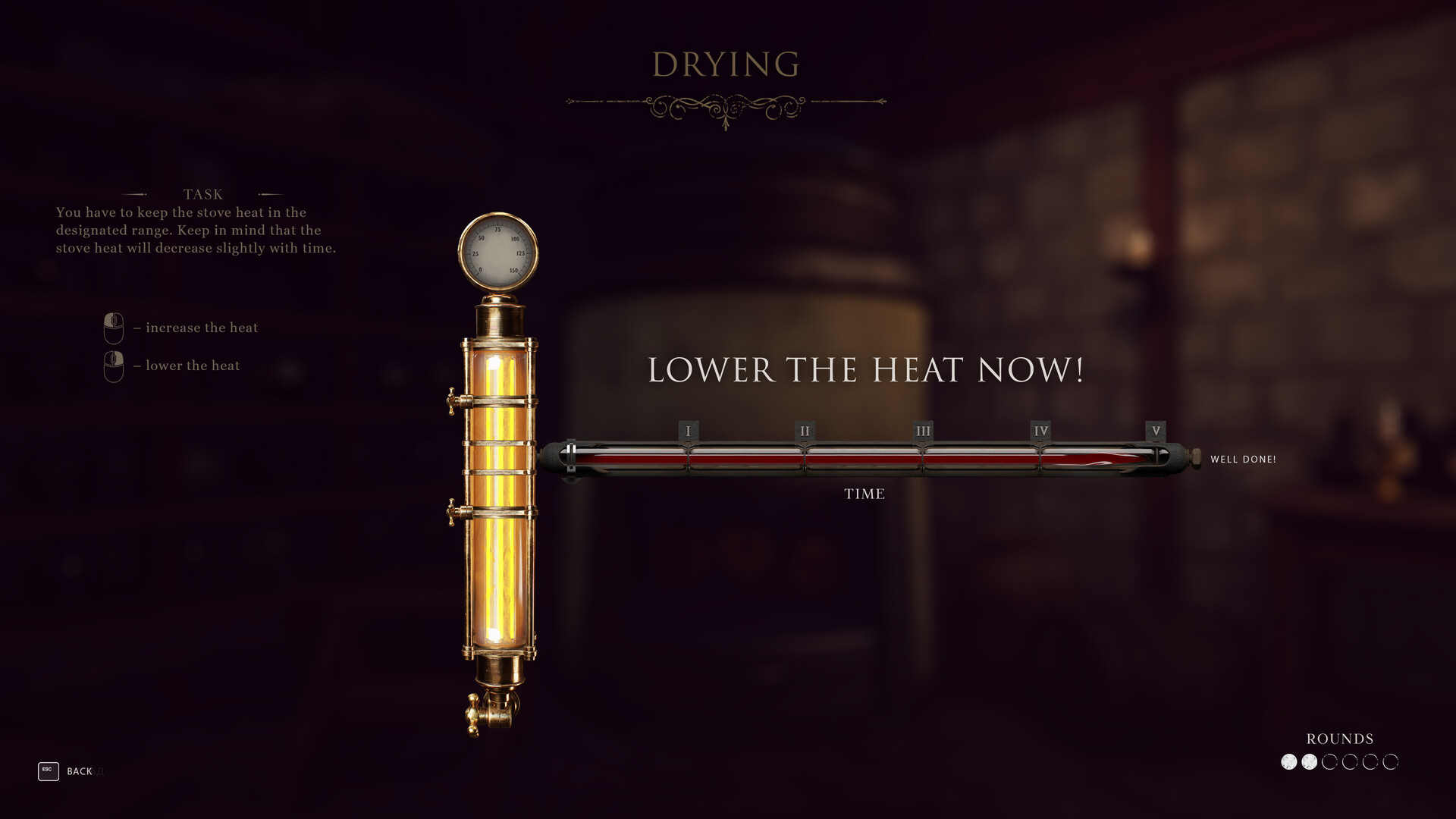Click the left-click mouse icon for increasing heat

tap(112, 327)
